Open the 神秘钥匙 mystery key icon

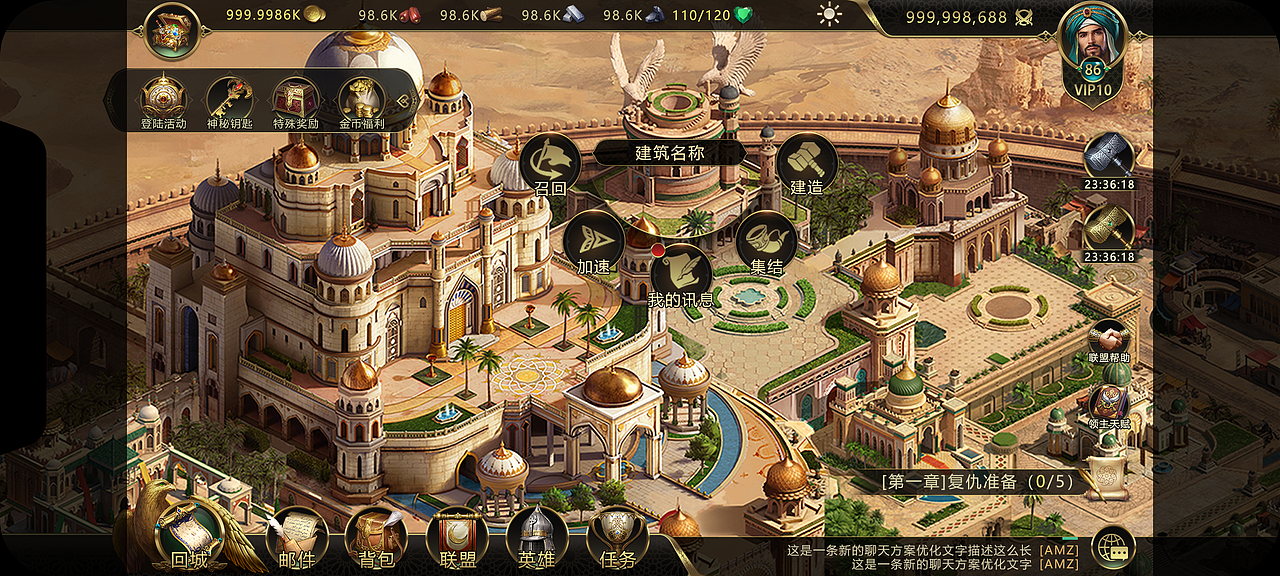click(x=229, y=99)
